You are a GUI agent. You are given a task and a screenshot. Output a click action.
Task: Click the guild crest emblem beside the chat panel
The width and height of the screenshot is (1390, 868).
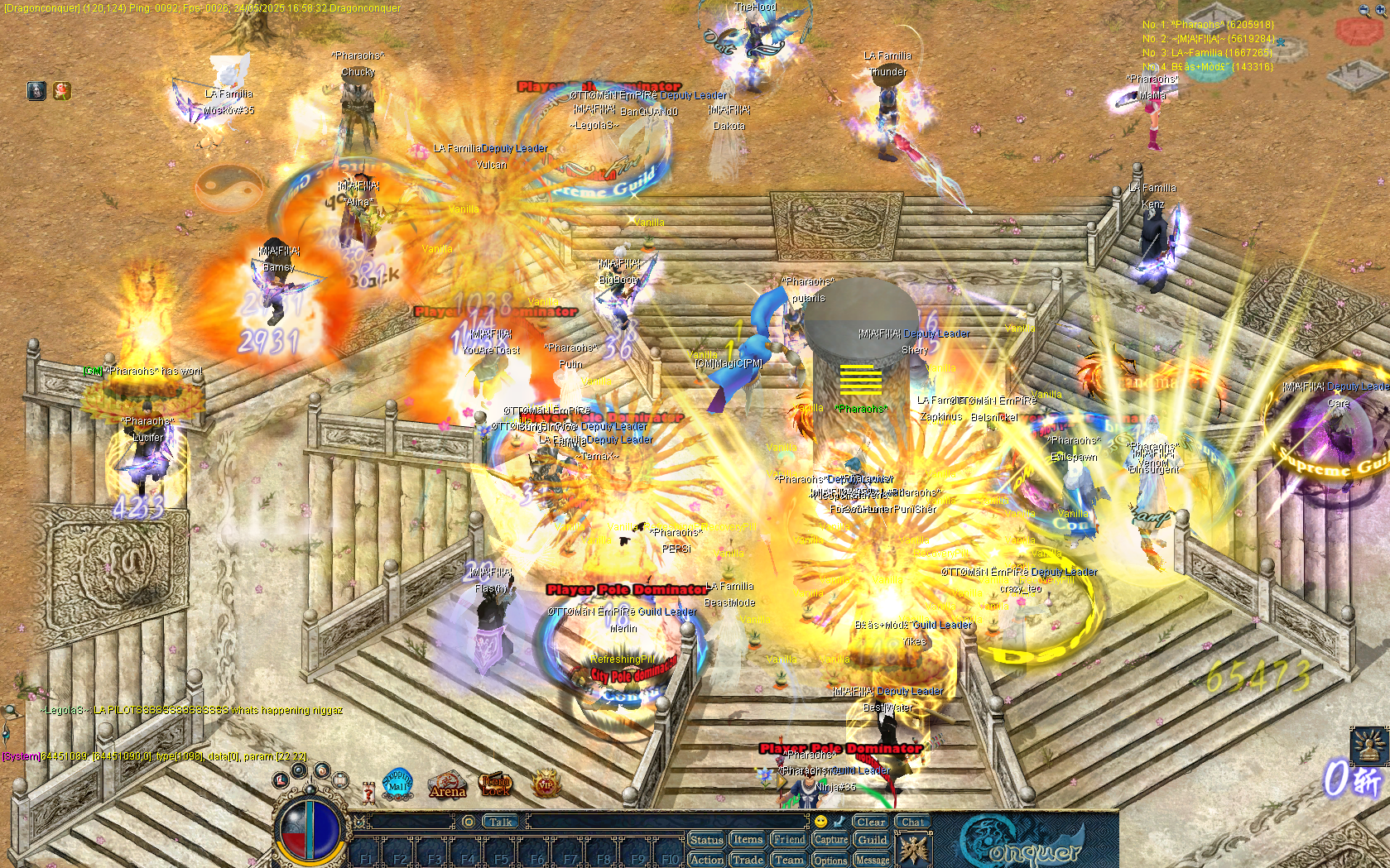tap(916, 851)
